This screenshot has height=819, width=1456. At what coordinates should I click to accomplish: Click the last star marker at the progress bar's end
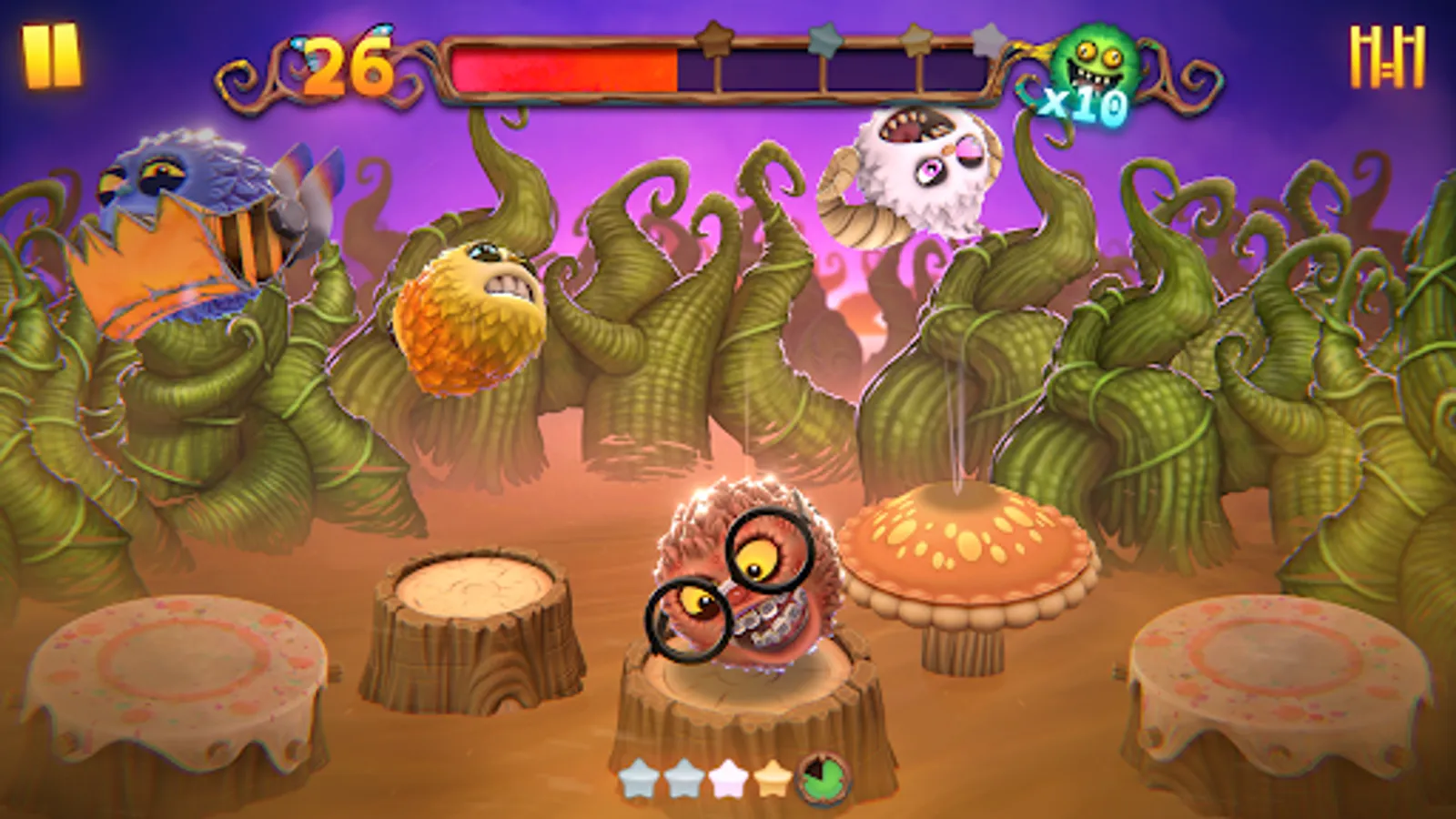click(986, 41)
